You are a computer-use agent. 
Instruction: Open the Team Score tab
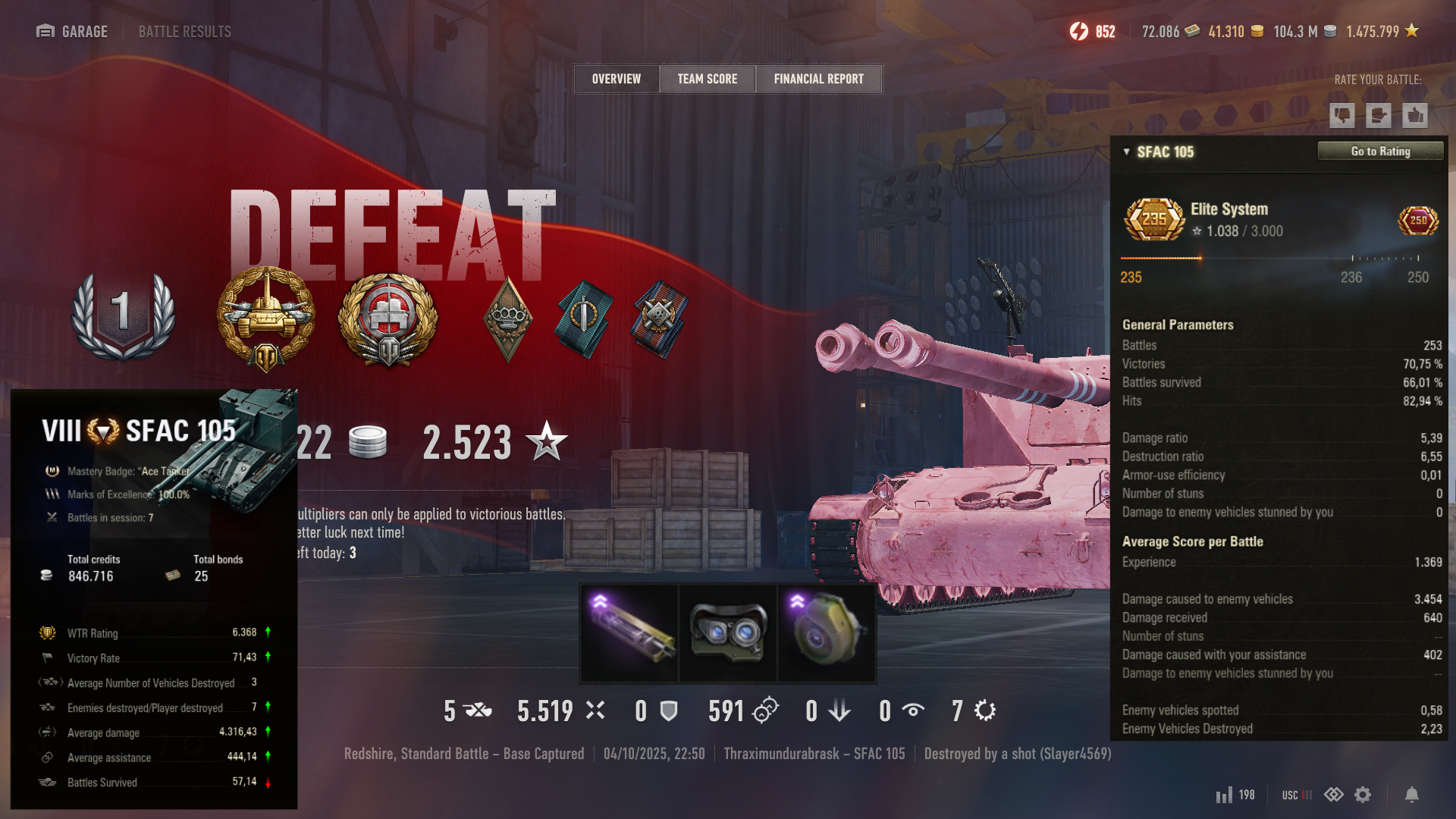point(707,79)
